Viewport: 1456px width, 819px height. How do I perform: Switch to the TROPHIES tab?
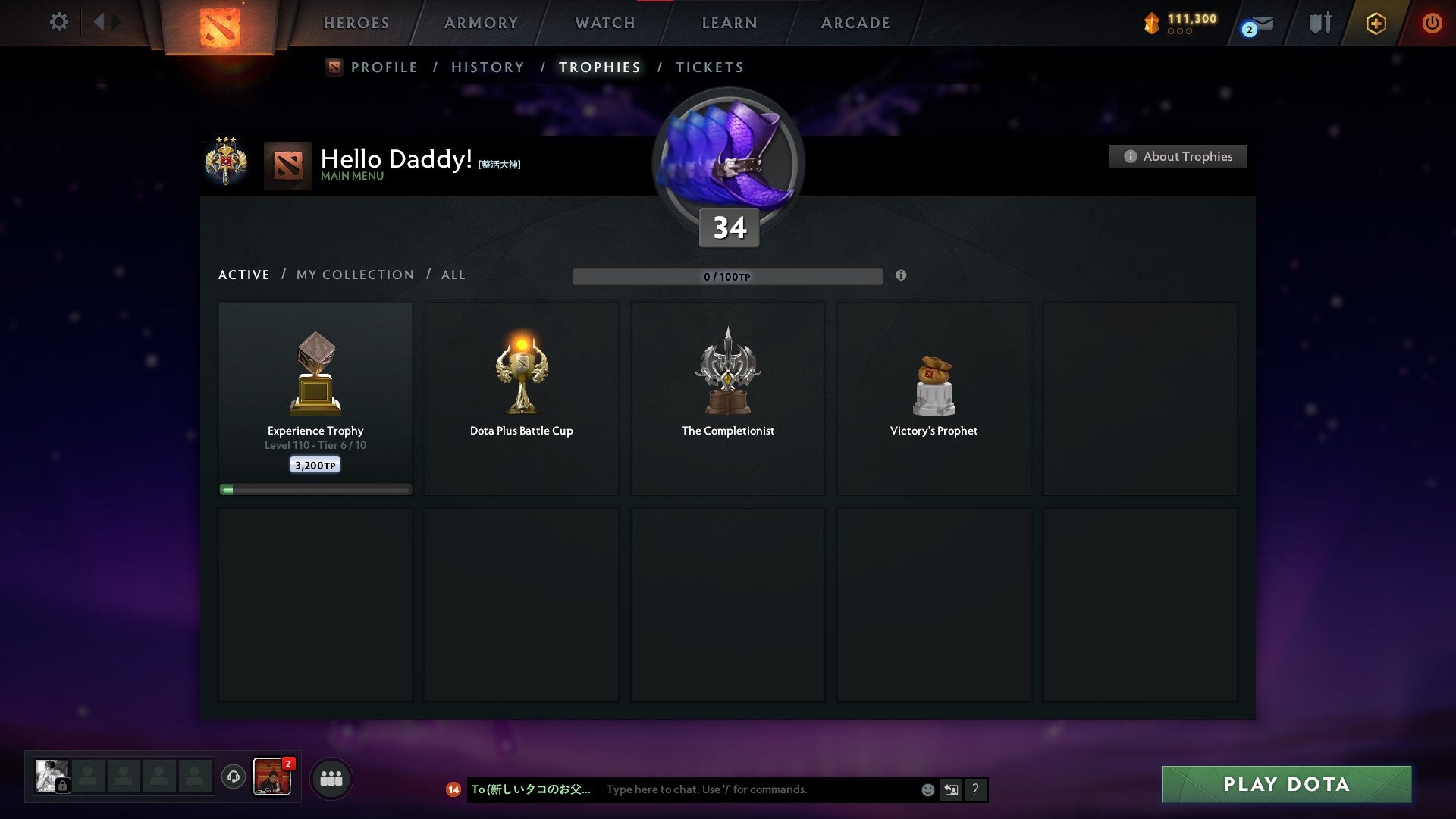click(599, 67)
